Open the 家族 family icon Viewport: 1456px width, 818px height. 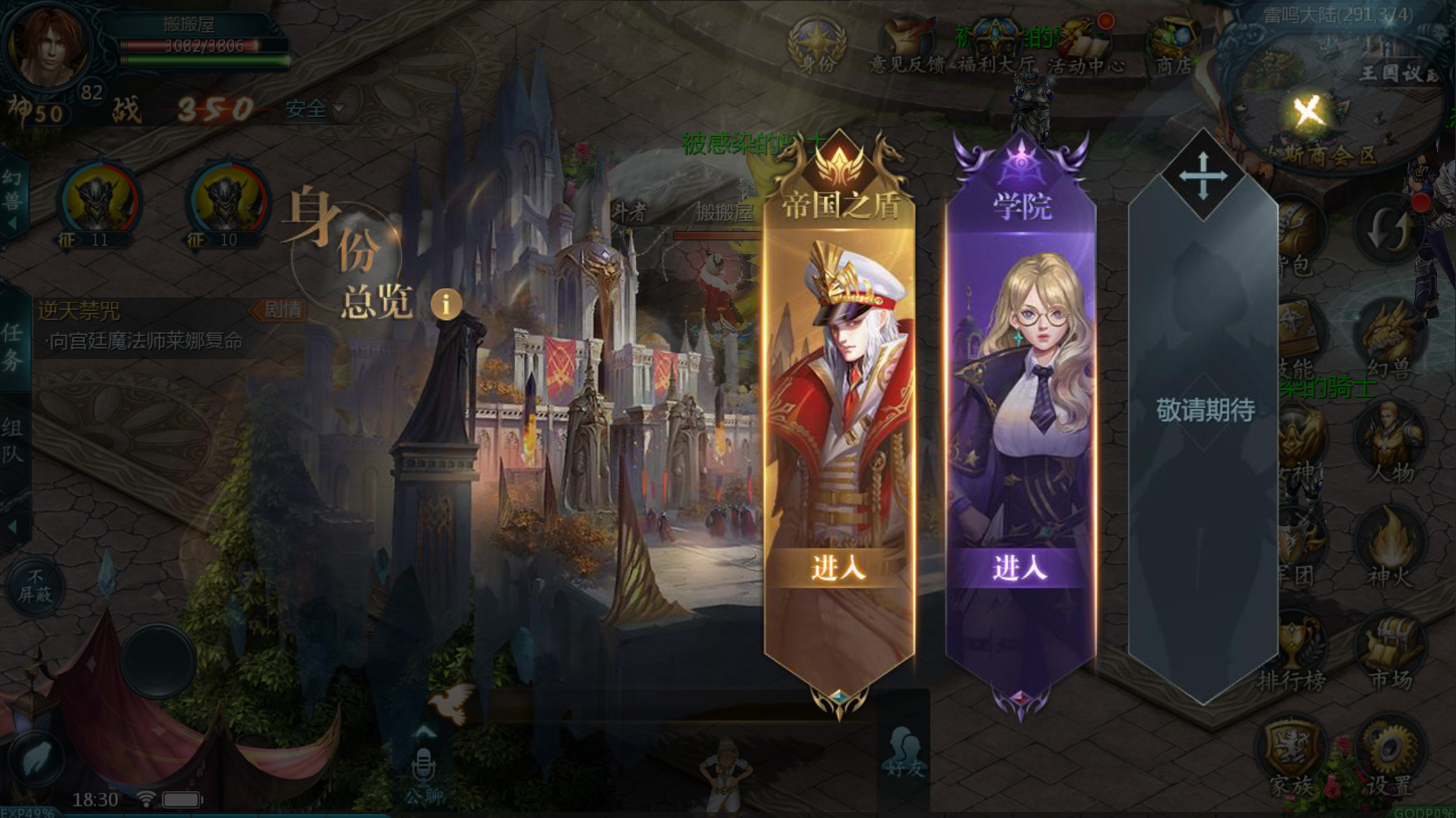1291,757
